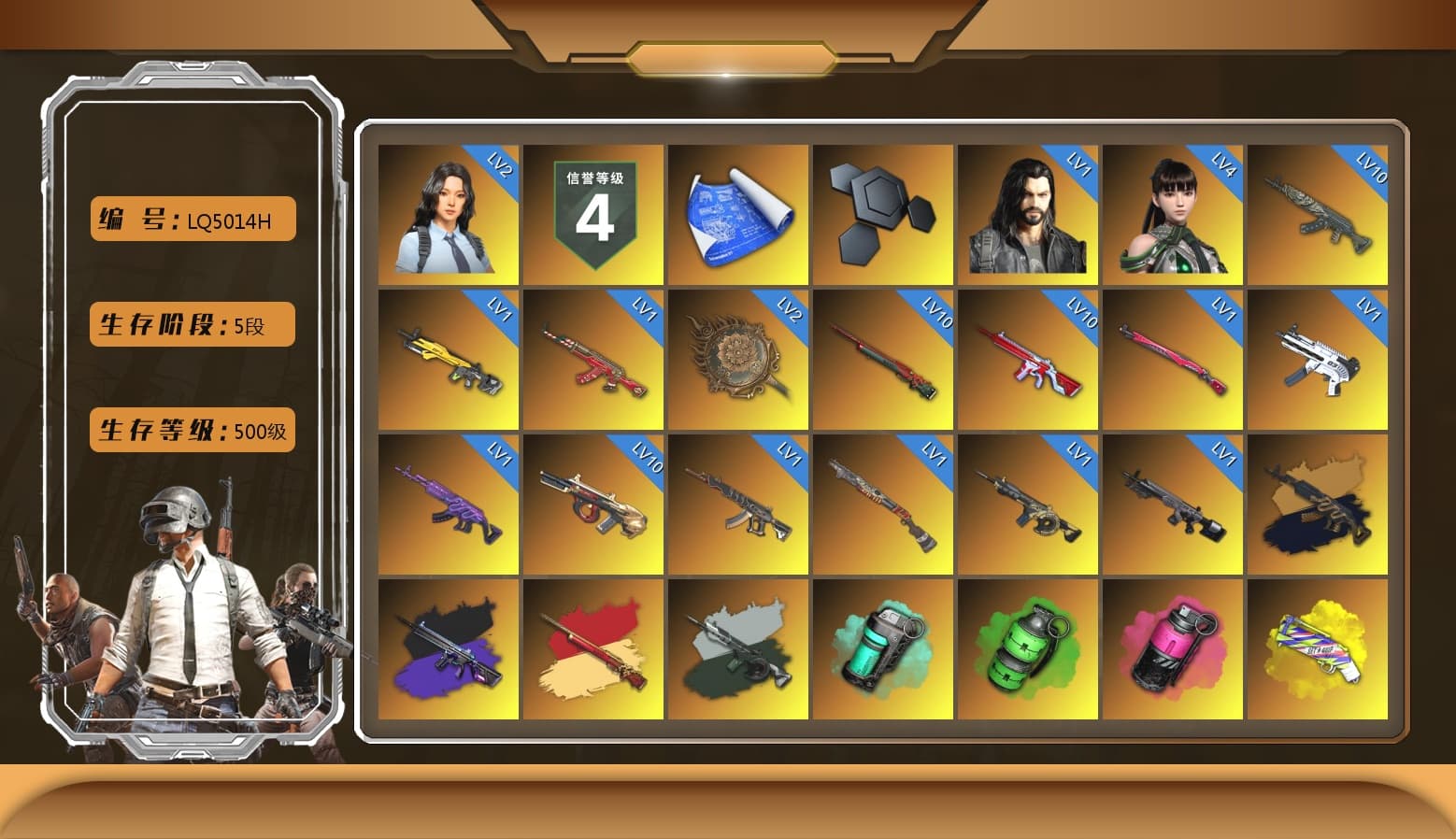The height and width of the screenshot is (839, 1456).
Task: Select the yellow SMG weapon skin
Action: click(449, 360)
